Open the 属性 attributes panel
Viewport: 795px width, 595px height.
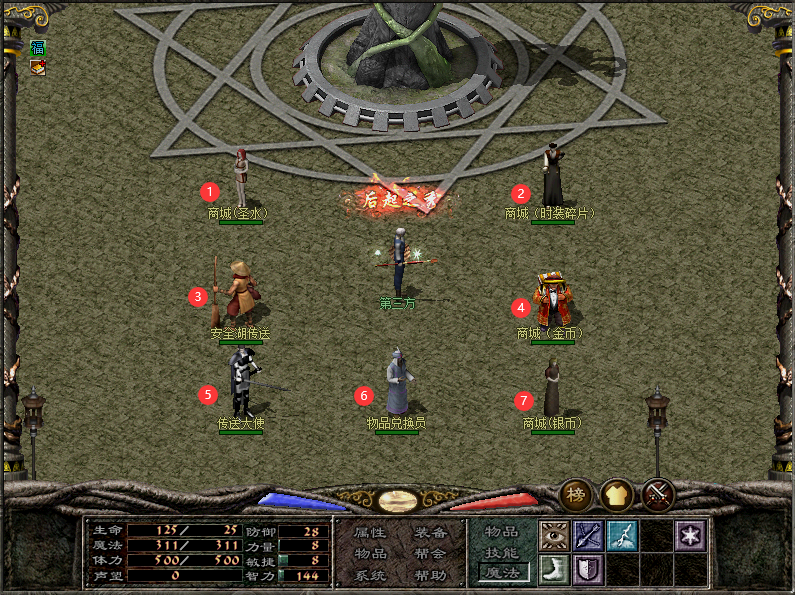[x=370, y=533]
